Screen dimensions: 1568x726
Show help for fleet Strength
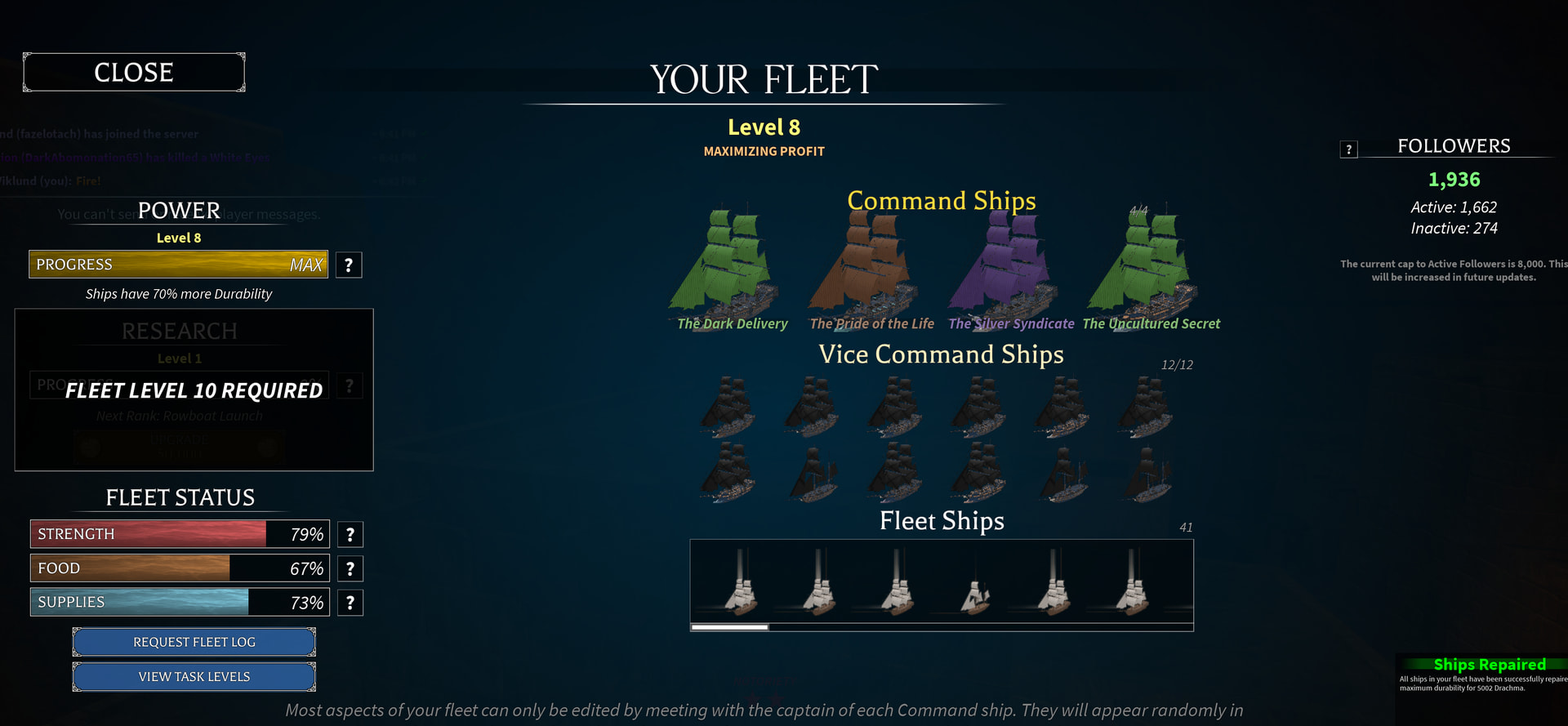pos(350,534)
